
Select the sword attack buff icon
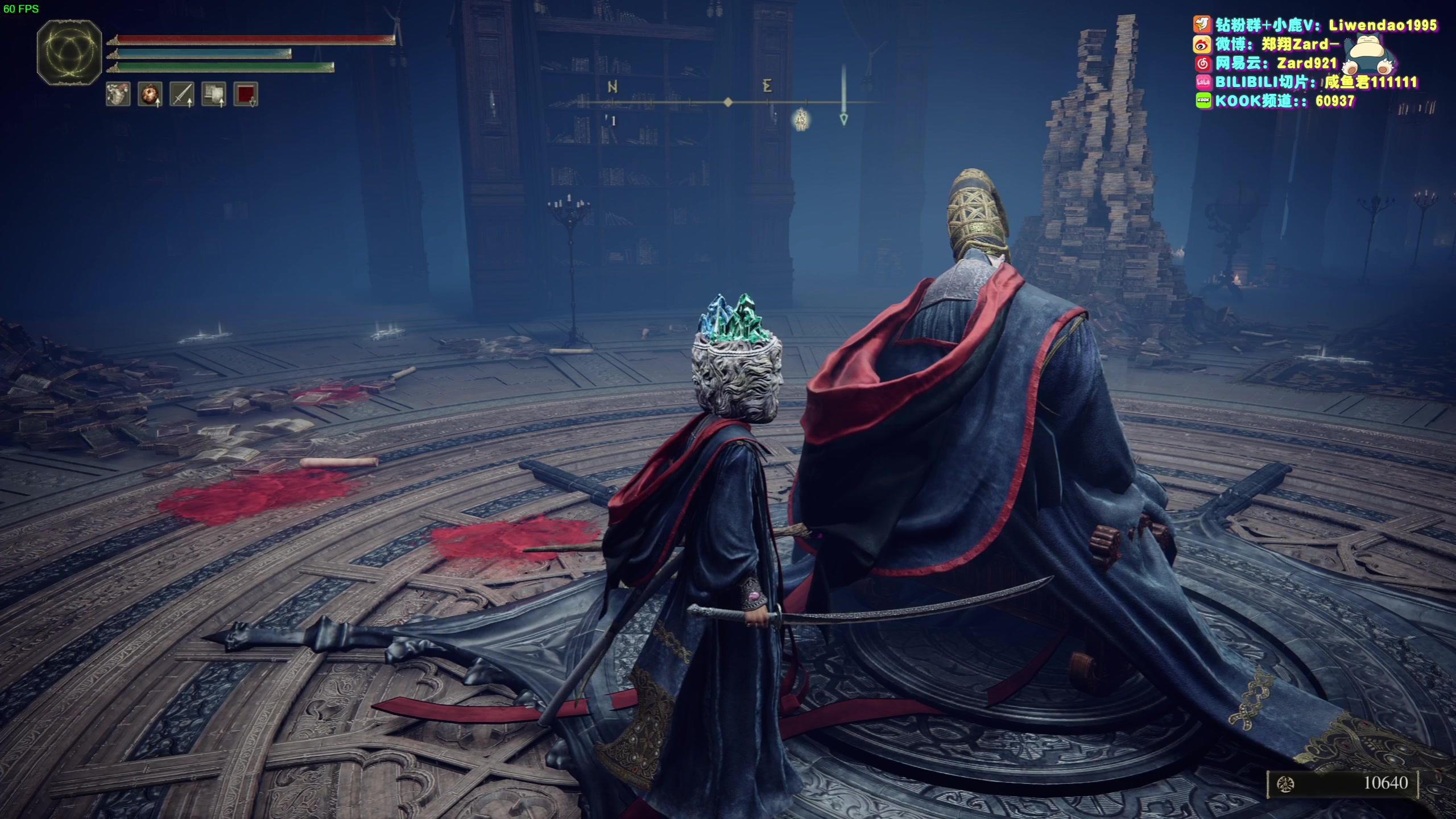[181, 94]
